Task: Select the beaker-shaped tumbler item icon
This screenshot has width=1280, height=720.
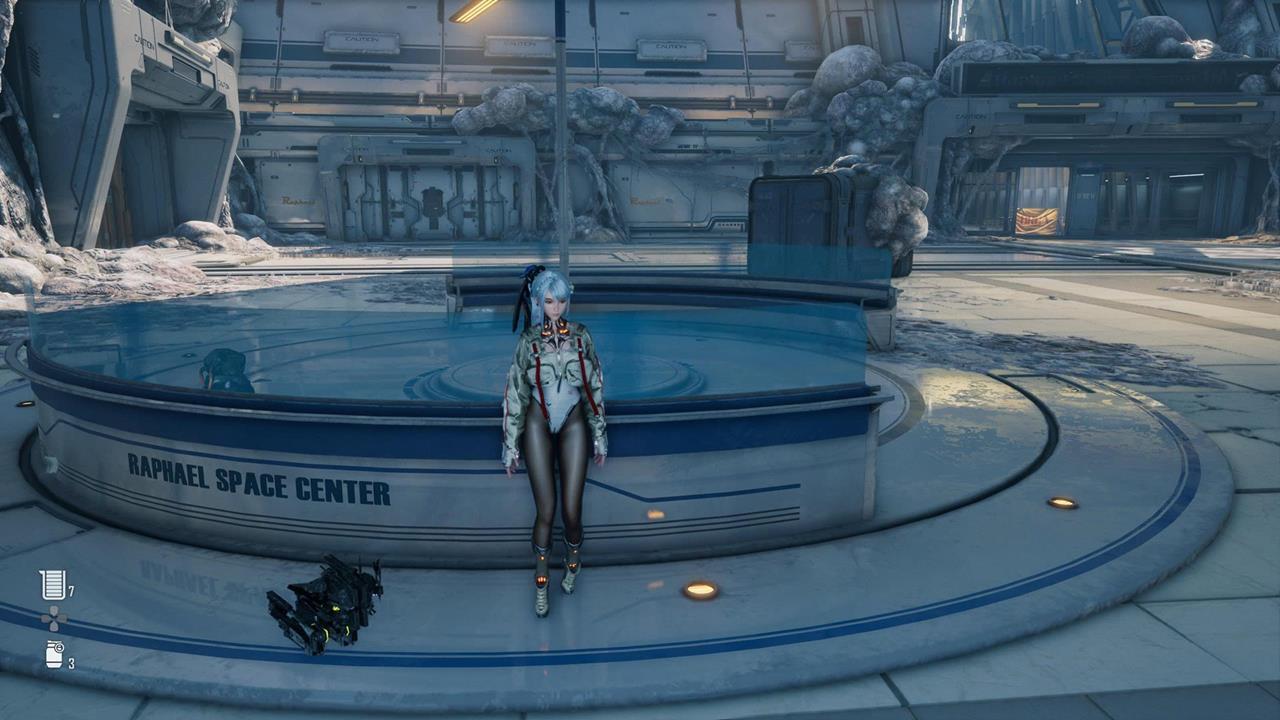Action: point(52,585)
